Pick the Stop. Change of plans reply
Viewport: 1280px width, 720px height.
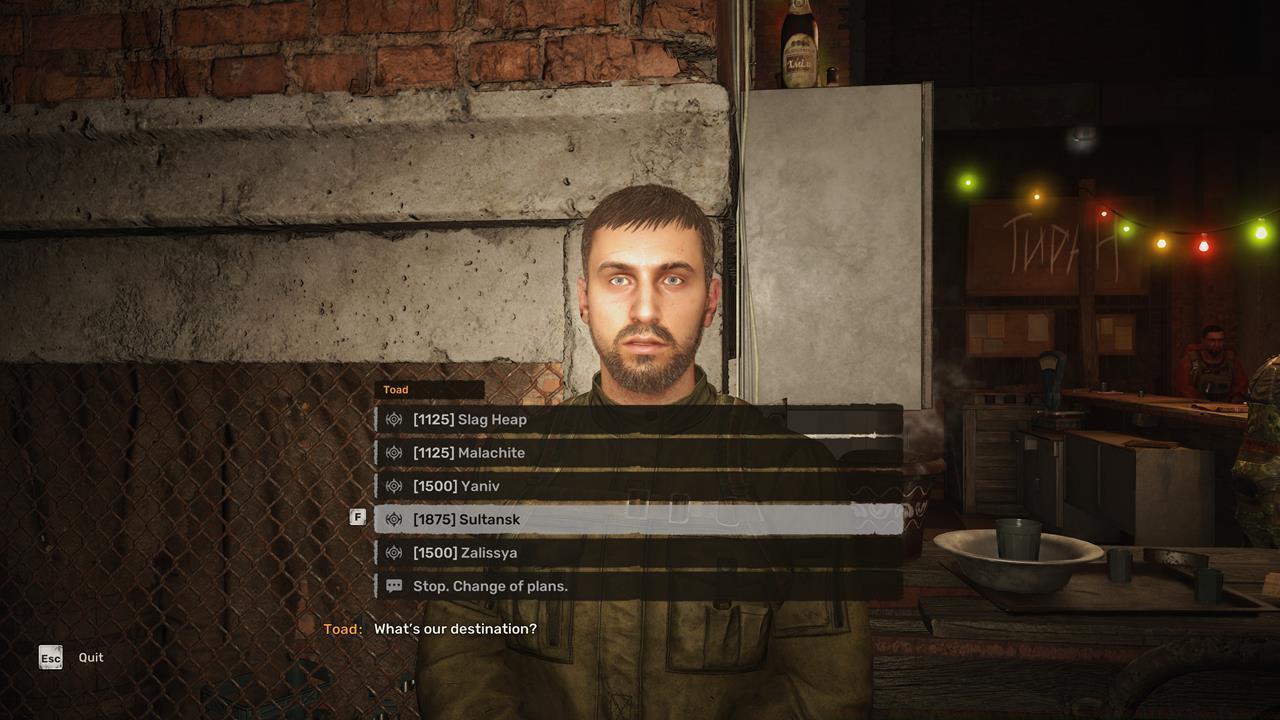click(x=488, y=585)
